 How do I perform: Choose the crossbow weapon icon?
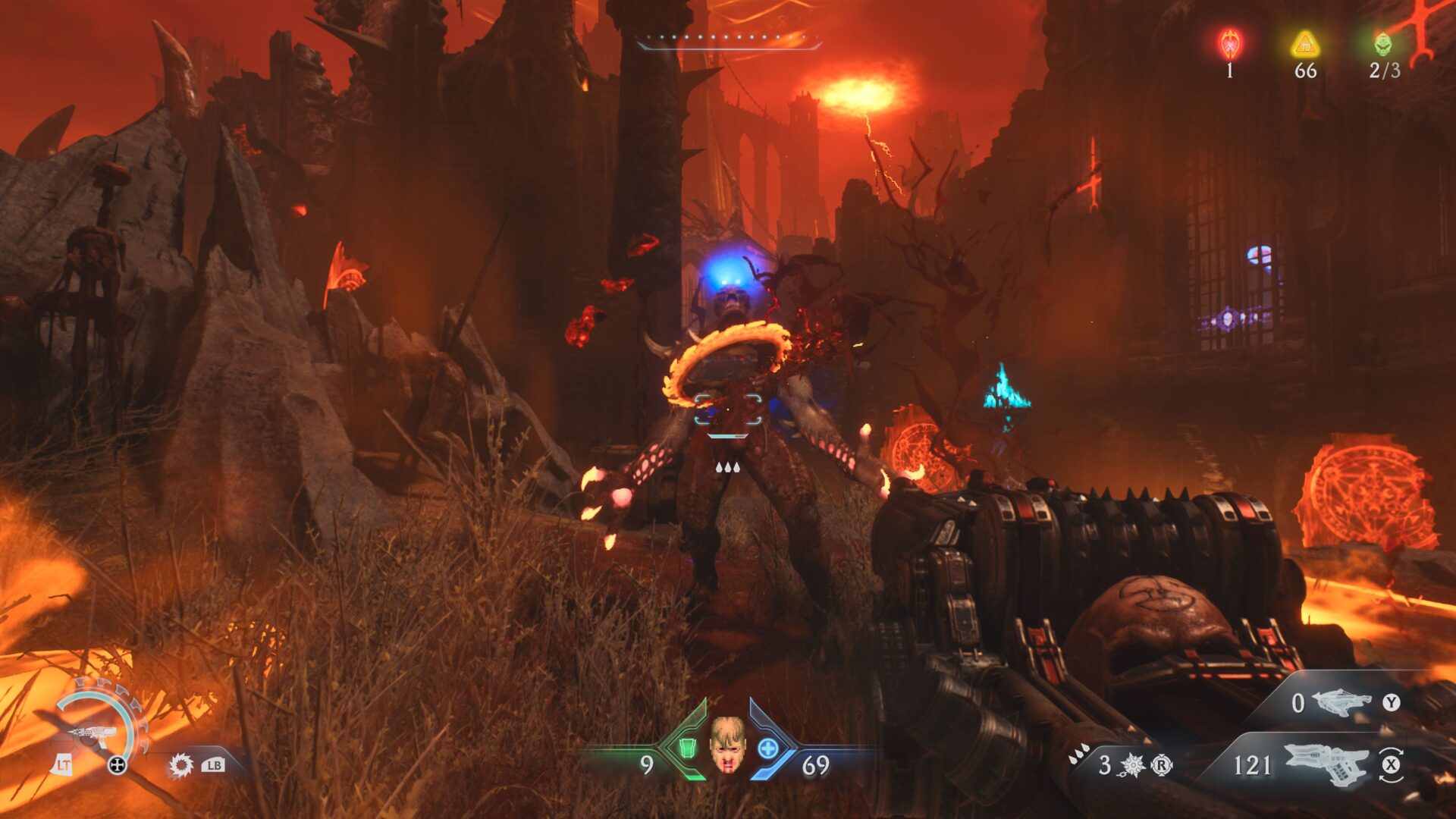click(x=1341, y=702)
